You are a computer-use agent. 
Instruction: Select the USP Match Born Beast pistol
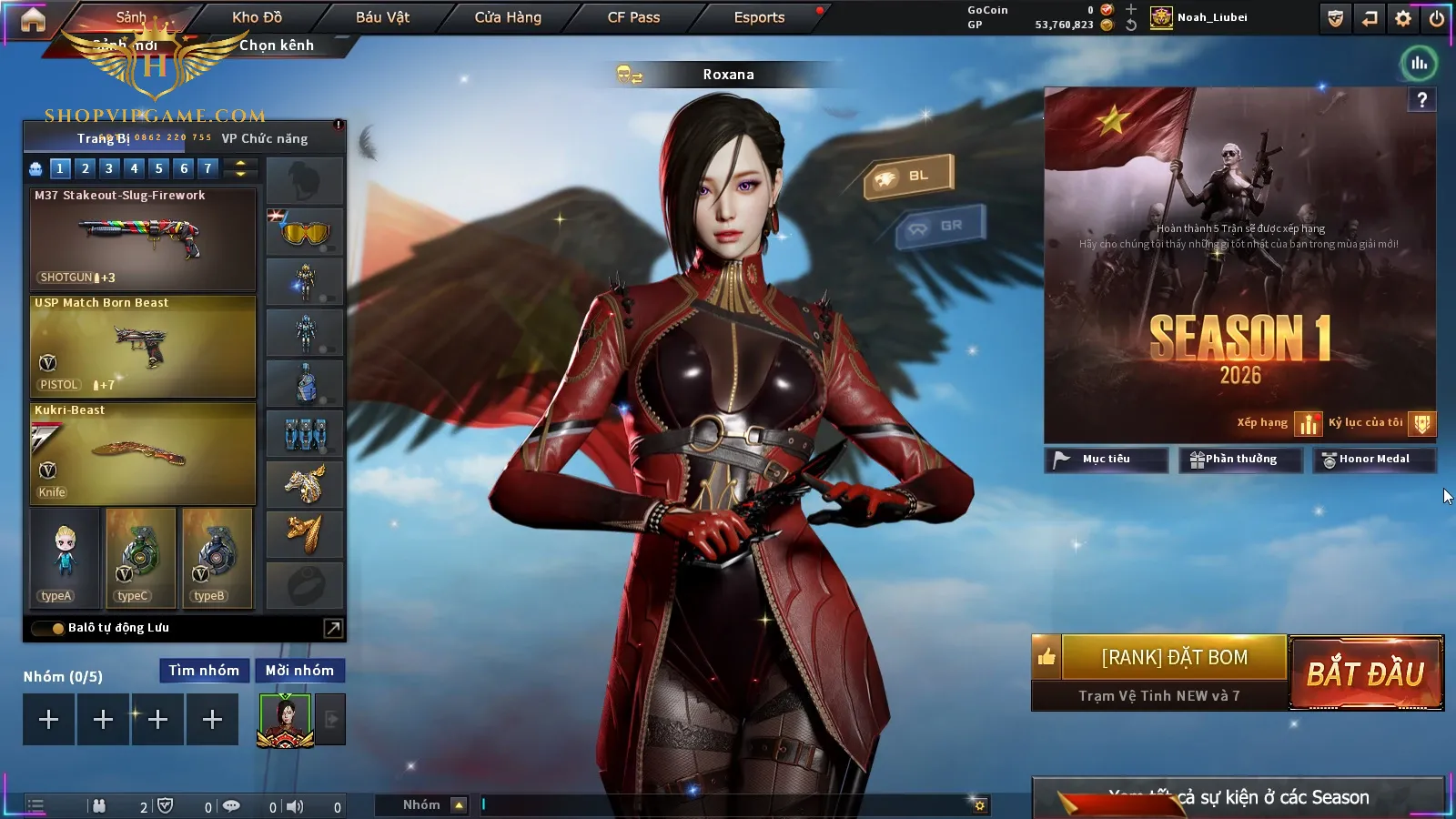143,346
